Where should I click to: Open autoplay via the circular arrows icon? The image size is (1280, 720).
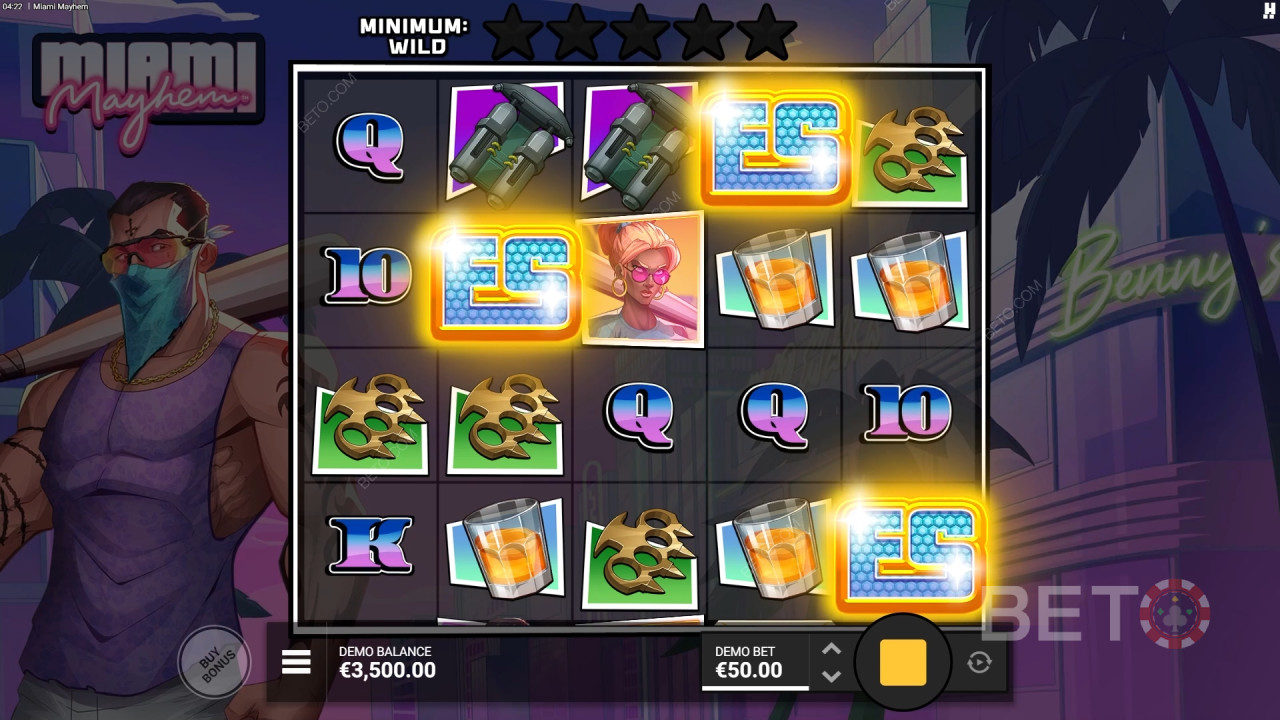(978, 662)
